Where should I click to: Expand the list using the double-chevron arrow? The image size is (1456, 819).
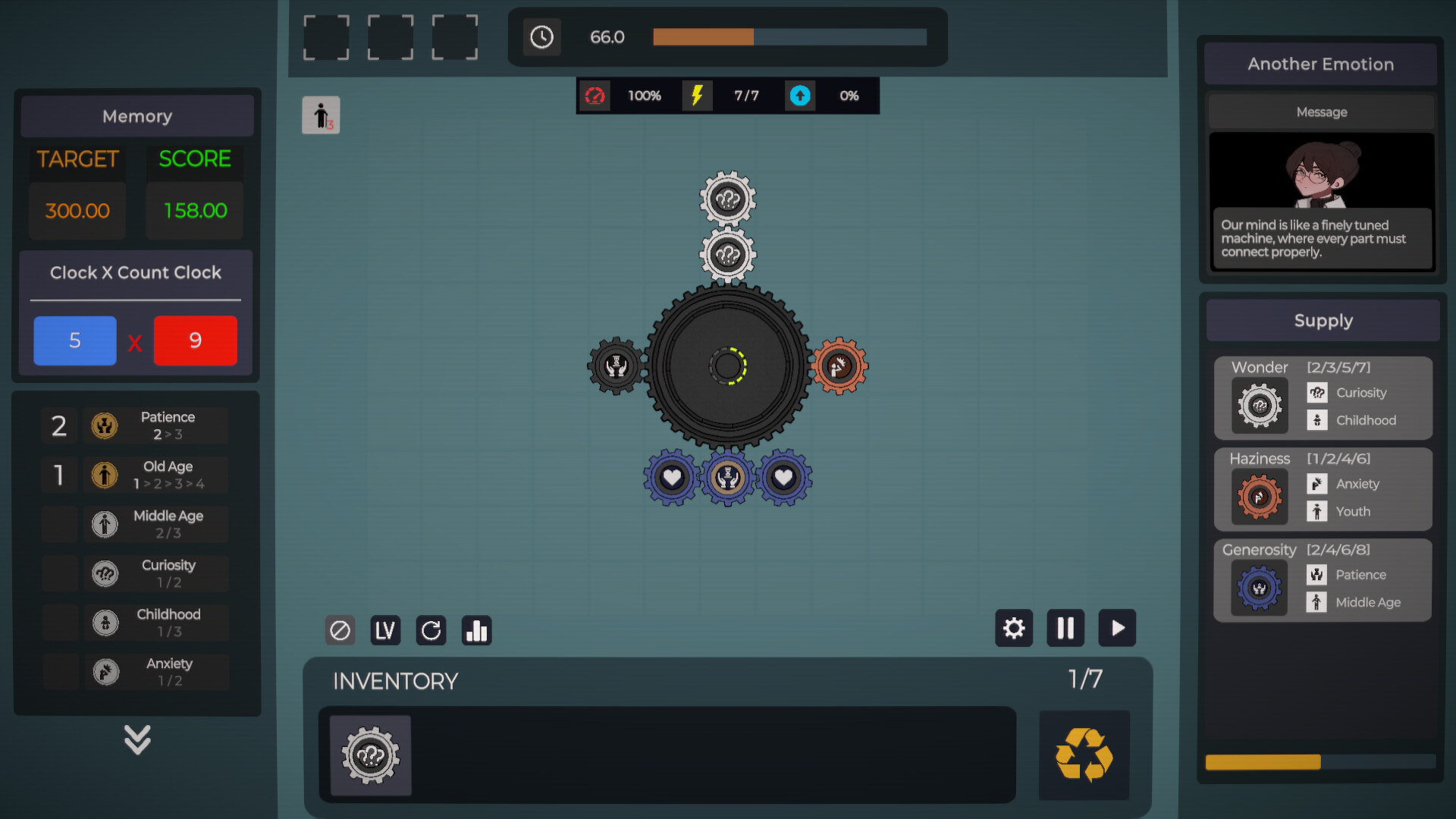[136, 739]
